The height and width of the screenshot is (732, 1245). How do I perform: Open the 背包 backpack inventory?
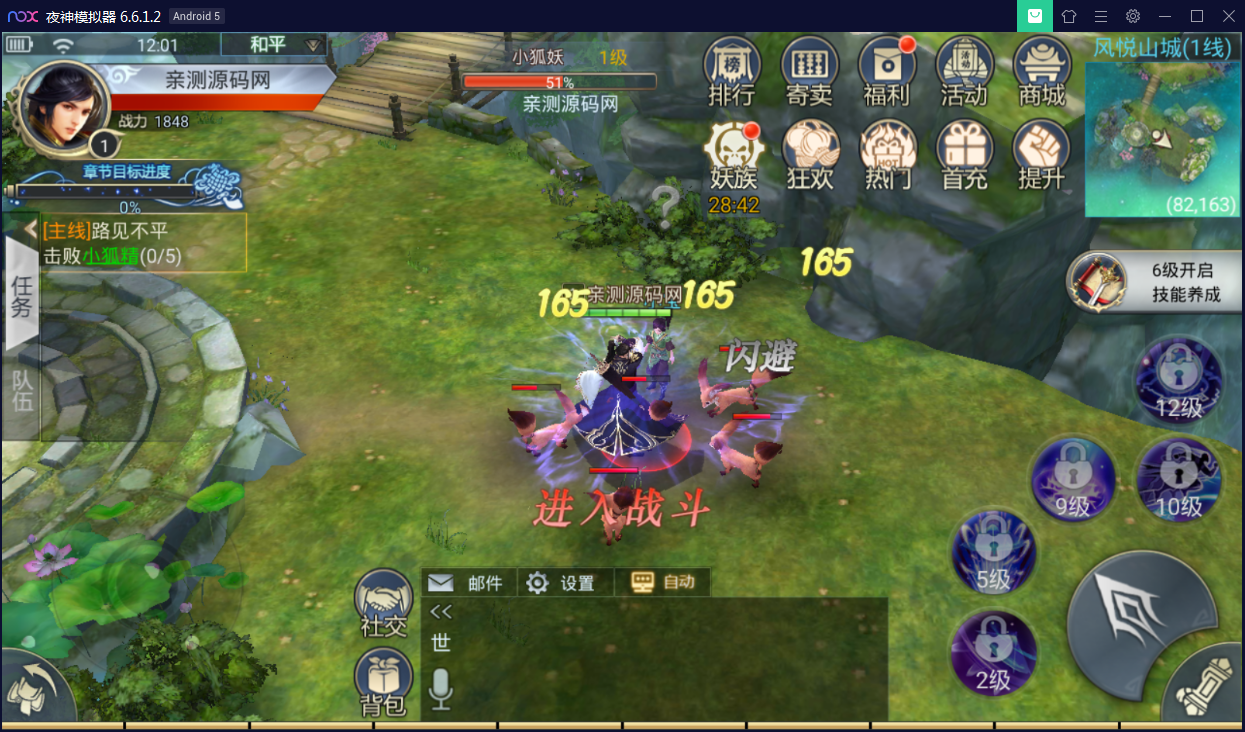point(383,682)
